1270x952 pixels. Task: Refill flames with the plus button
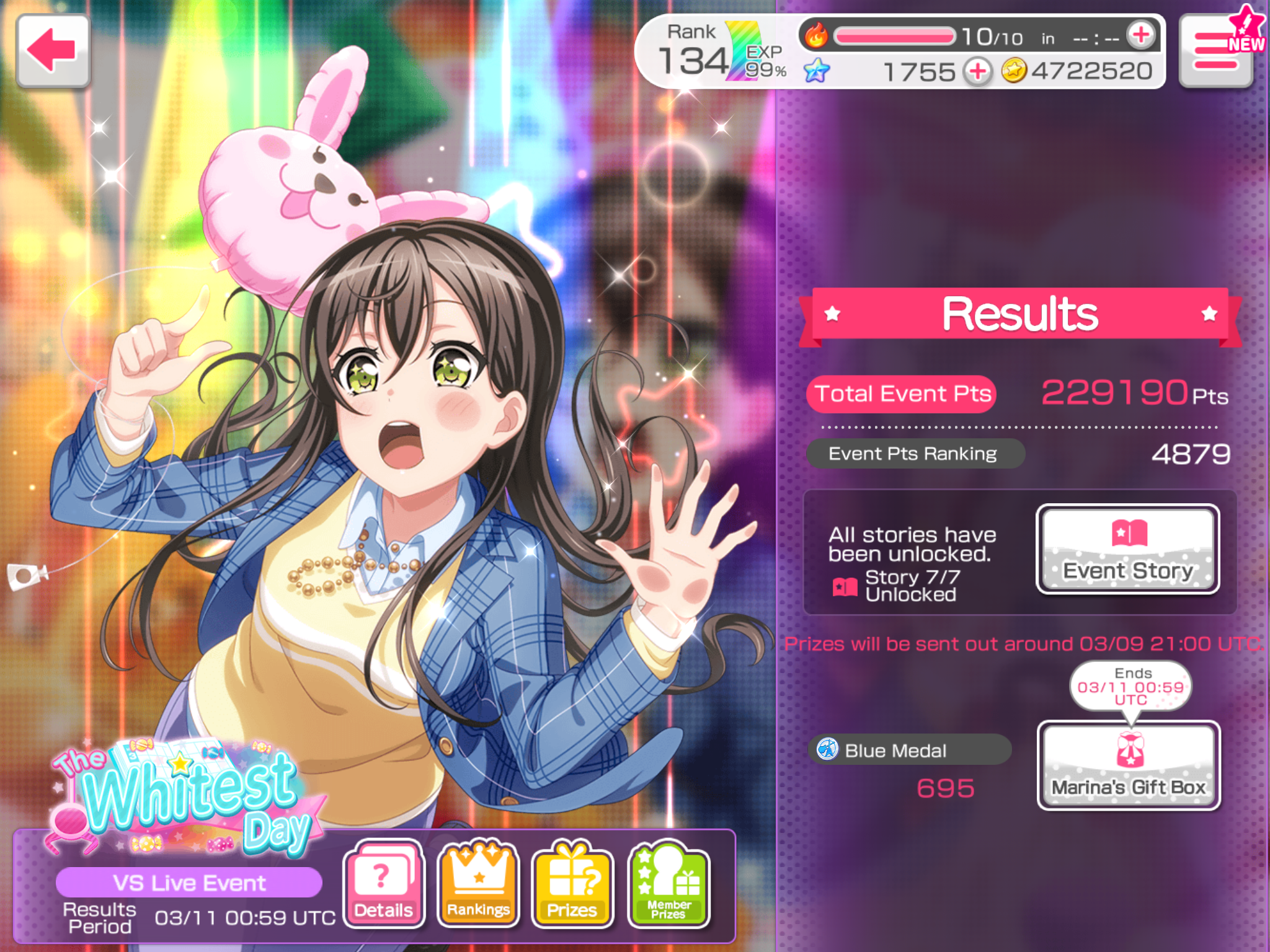[x=1140, y=35]
